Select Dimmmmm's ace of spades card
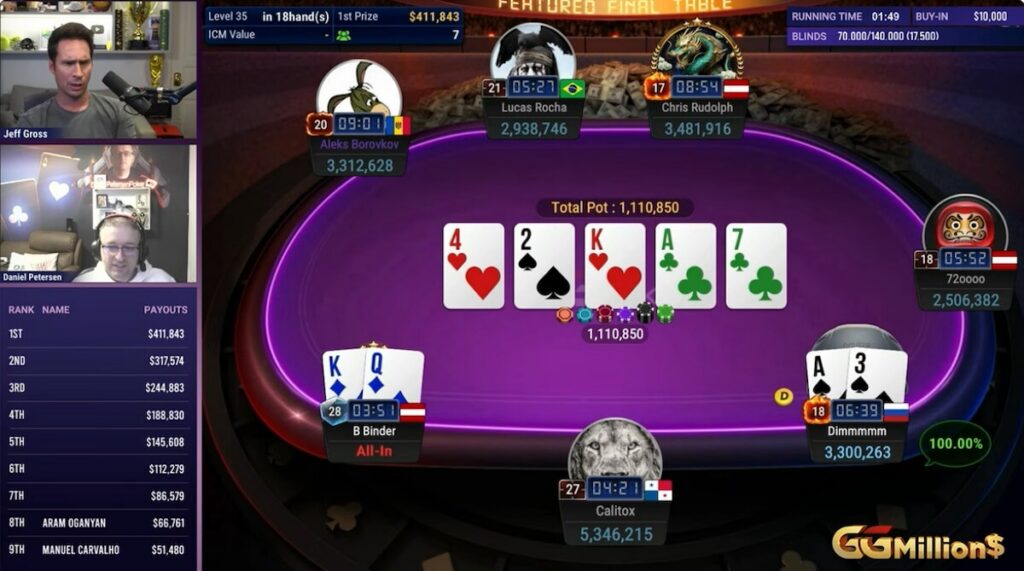Image resolution: width=1024 pixels, height=571 pixels. click(x=825, y=376)
